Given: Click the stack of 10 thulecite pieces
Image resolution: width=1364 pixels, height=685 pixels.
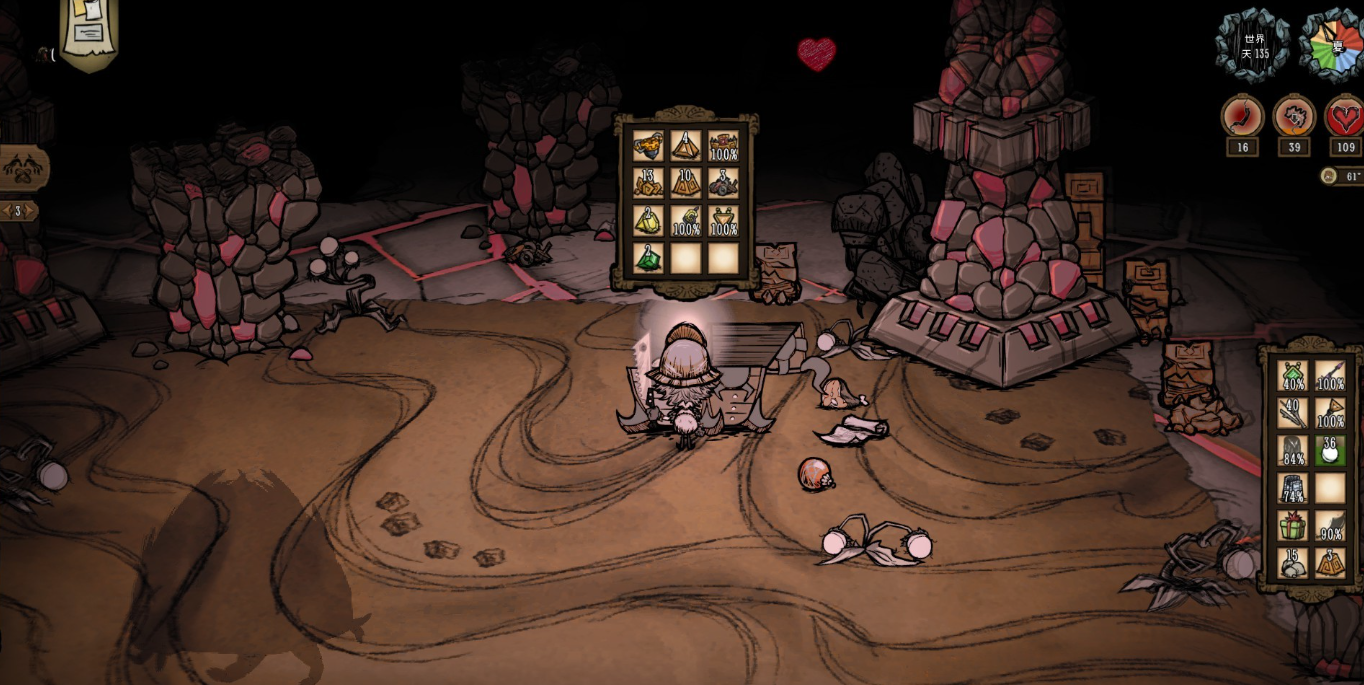Looking at the screenshot, I should tap(686, 183).
